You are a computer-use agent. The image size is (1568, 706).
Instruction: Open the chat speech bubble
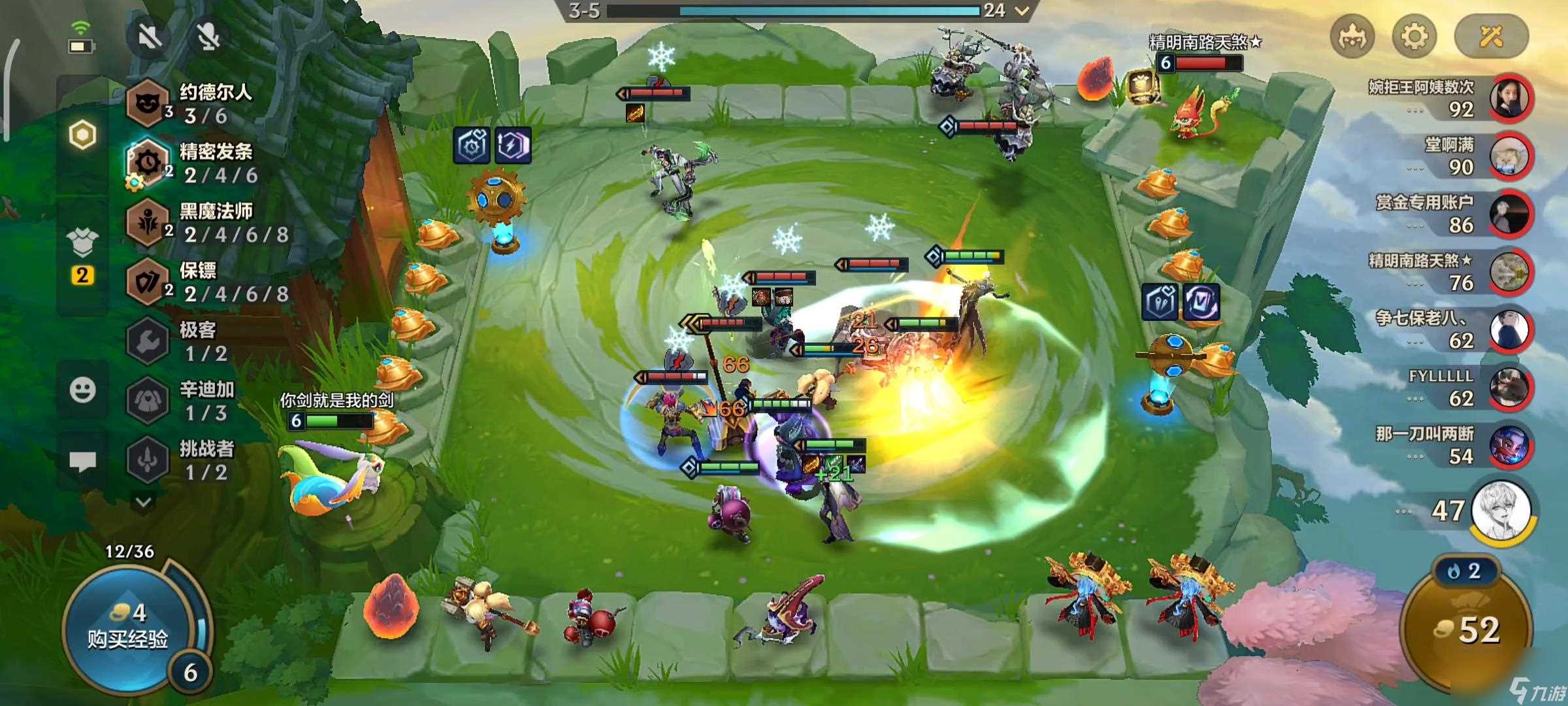[82, 462]
